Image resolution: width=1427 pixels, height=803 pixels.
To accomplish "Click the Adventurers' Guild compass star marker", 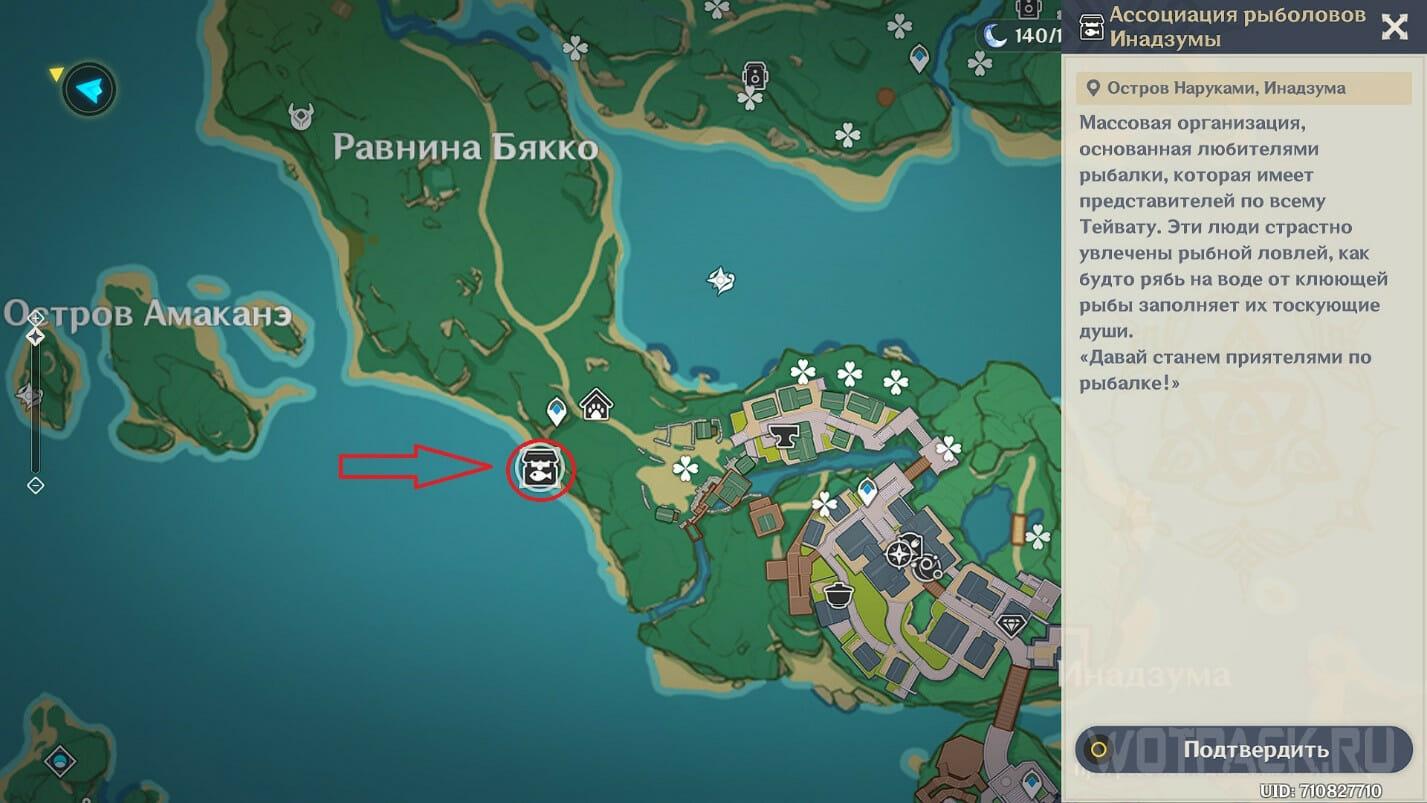I will [901, 552].
